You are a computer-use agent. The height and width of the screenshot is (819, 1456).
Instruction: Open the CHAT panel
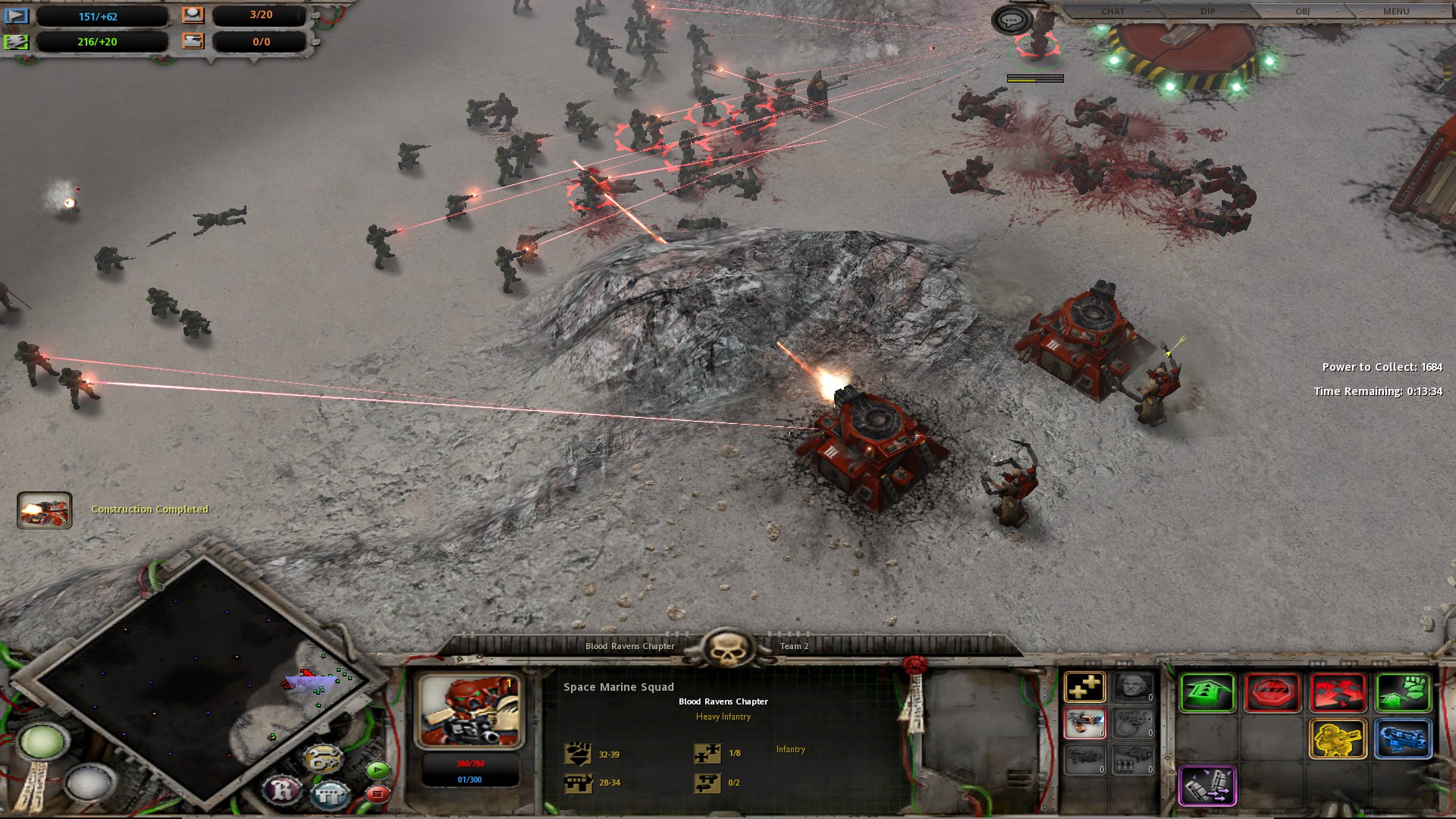point(1112,11)
